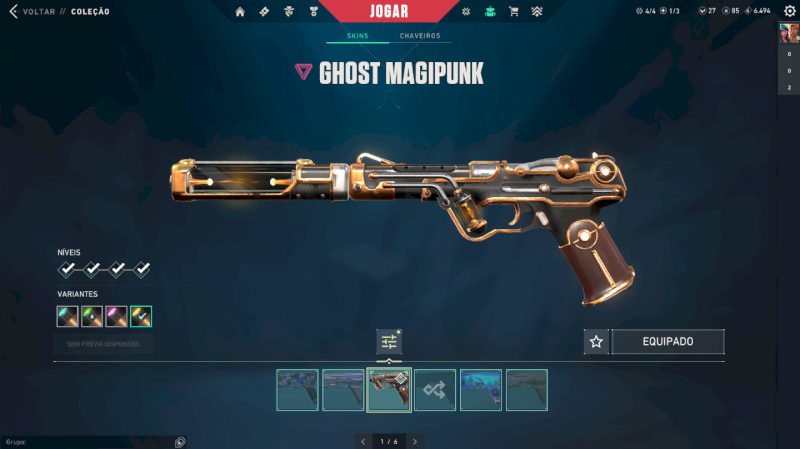Switch to the Chaveiros tab
This screenshot has width=800, height=449.
[419, 36]
